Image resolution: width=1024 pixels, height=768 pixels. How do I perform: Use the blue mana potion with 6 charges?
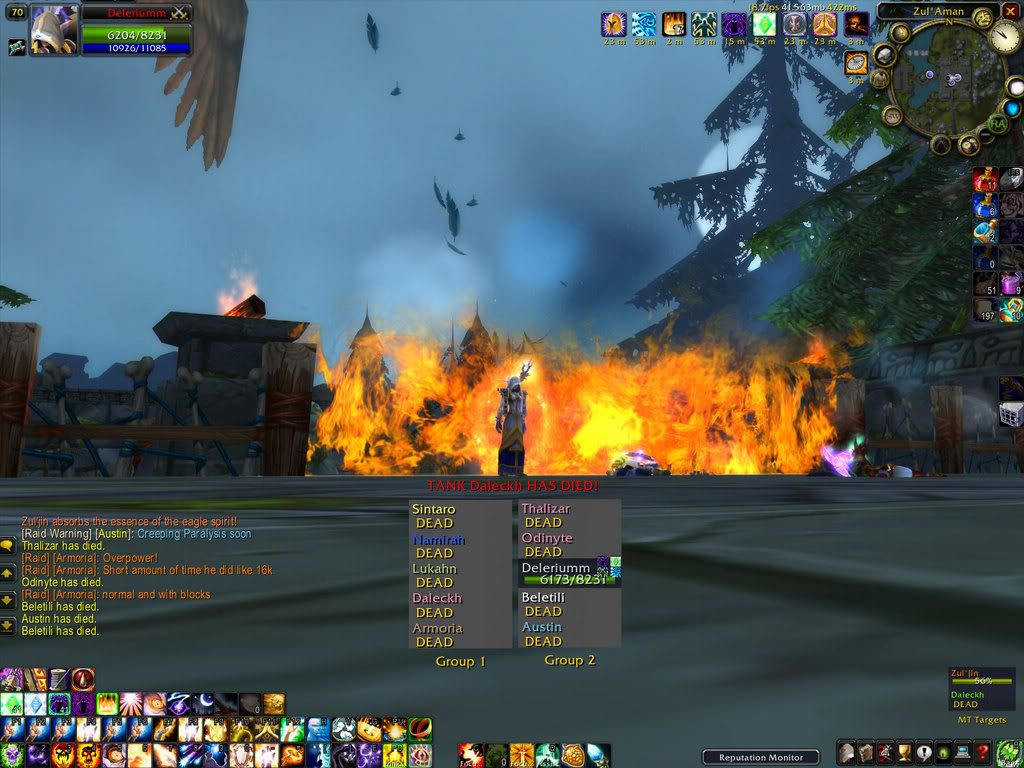[x=986, y=206]
